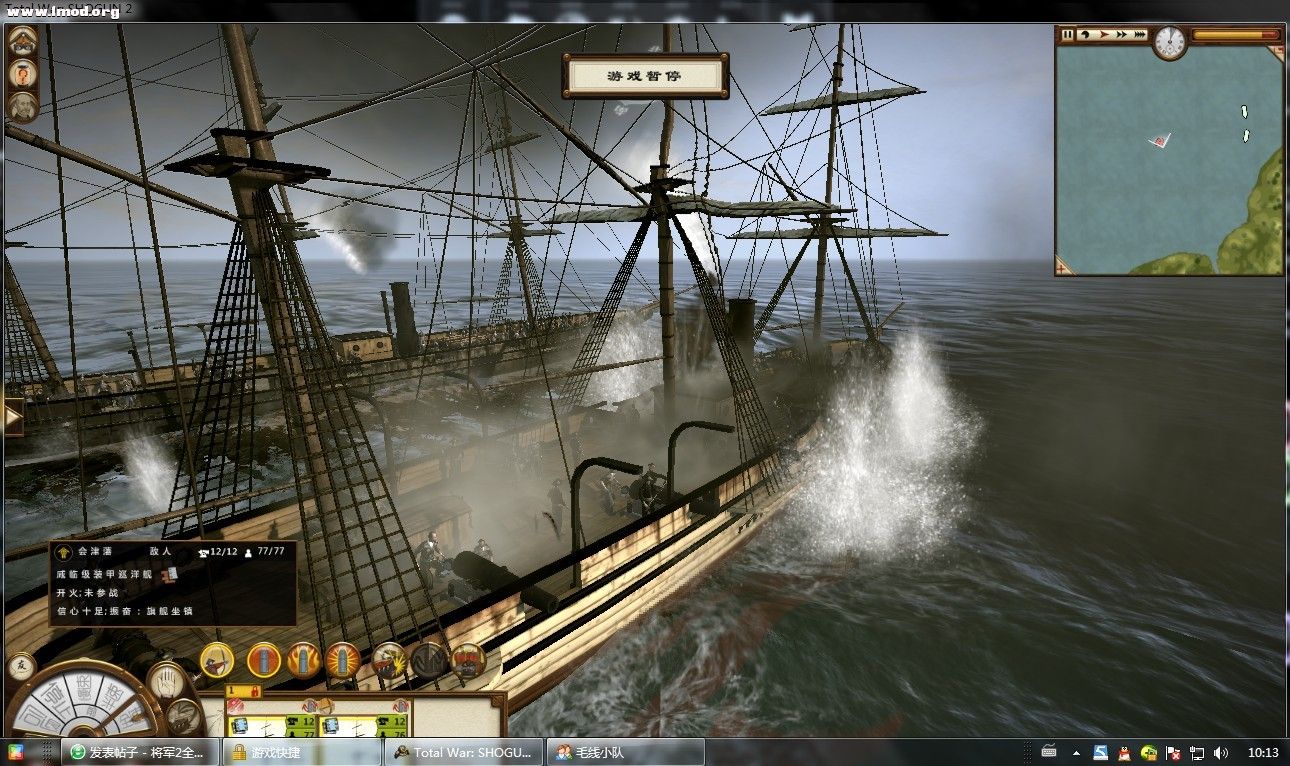
Task: Select normal speed red arrow
Action: click(1104, 34)
